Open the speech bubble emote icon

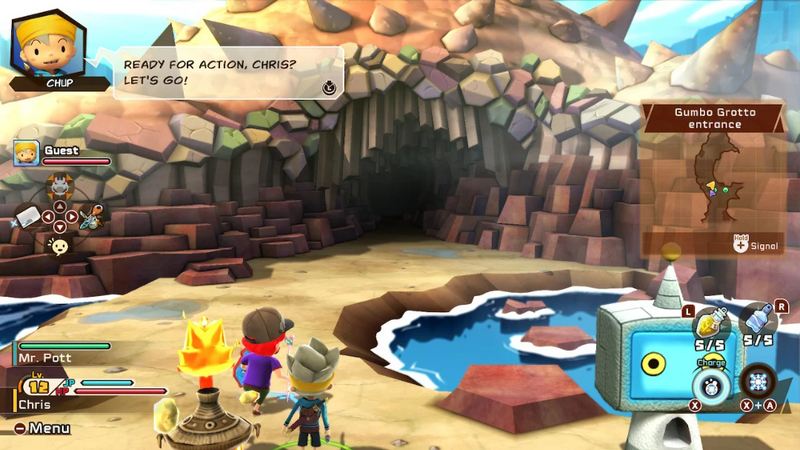tap(60, 246)
